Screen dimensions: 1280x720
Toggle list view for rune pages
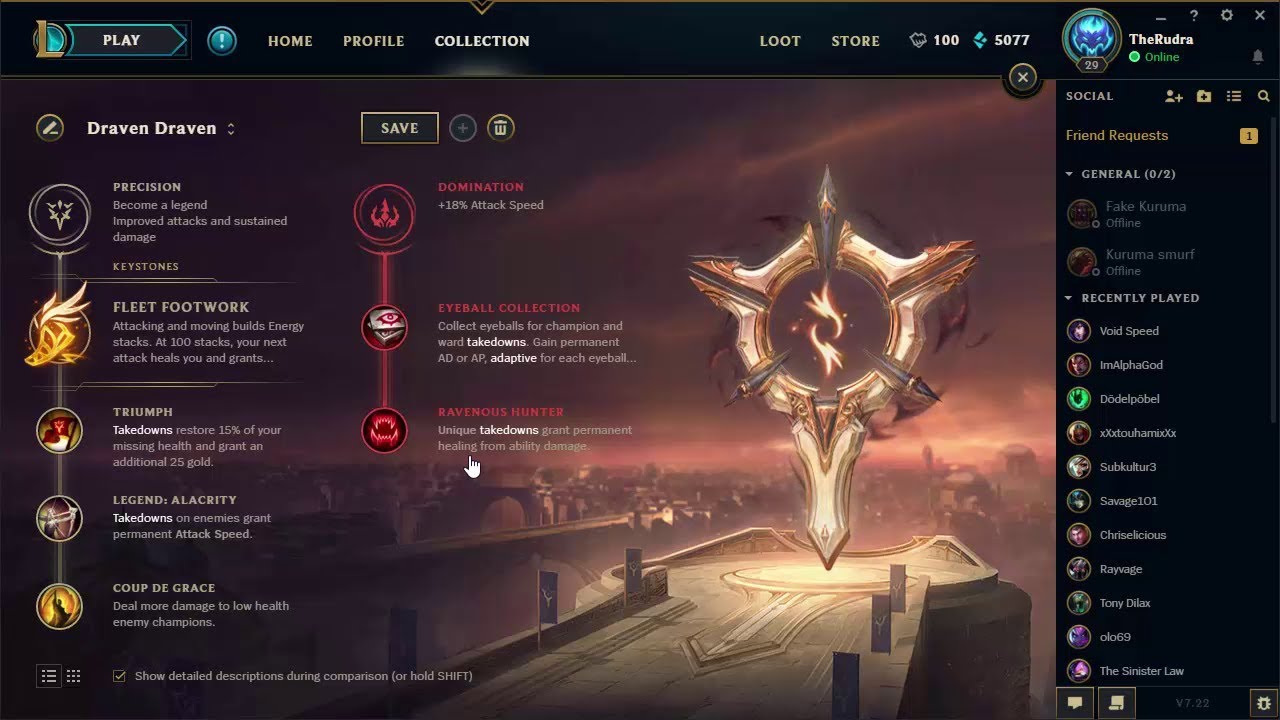click(x=48, y=676)
